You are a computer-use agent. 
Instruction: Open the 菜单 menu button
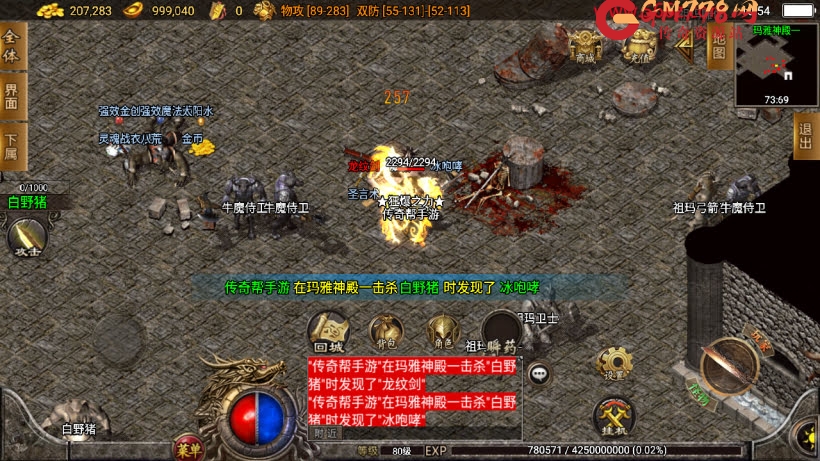187,444
